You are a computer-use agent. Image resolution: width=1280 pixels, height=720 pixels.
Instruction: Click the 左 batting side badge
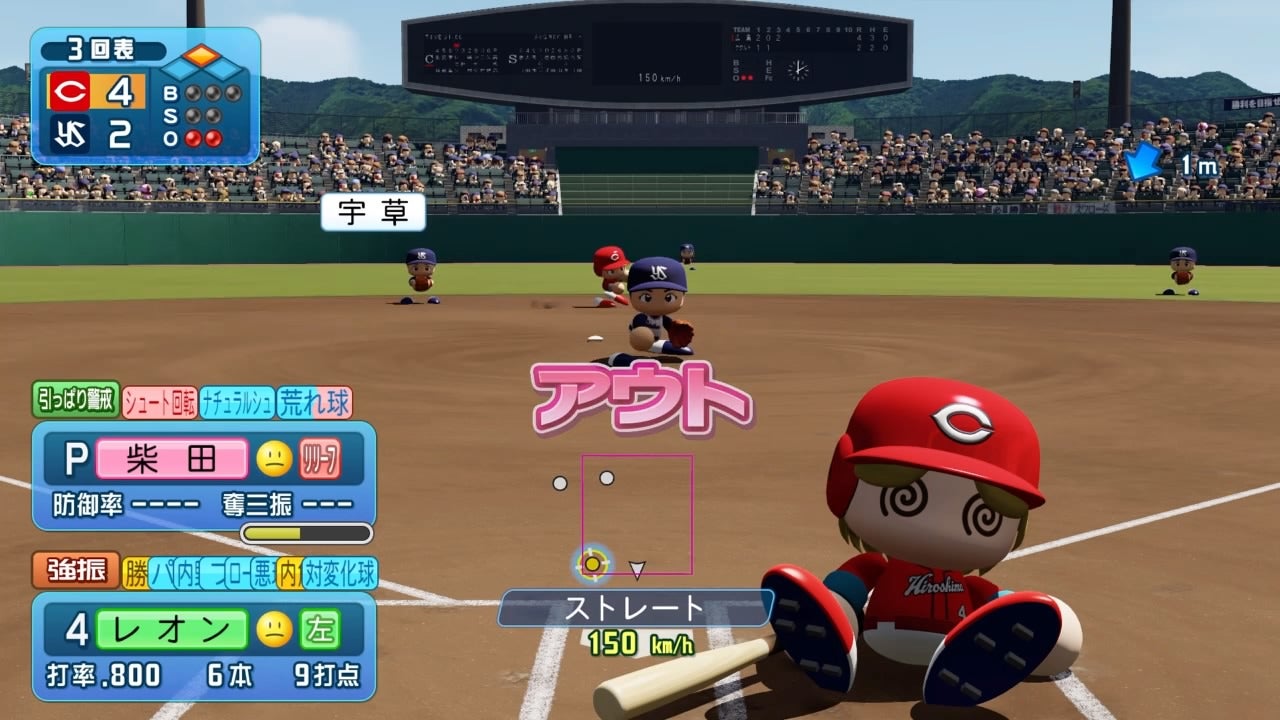tap(320, 629)
